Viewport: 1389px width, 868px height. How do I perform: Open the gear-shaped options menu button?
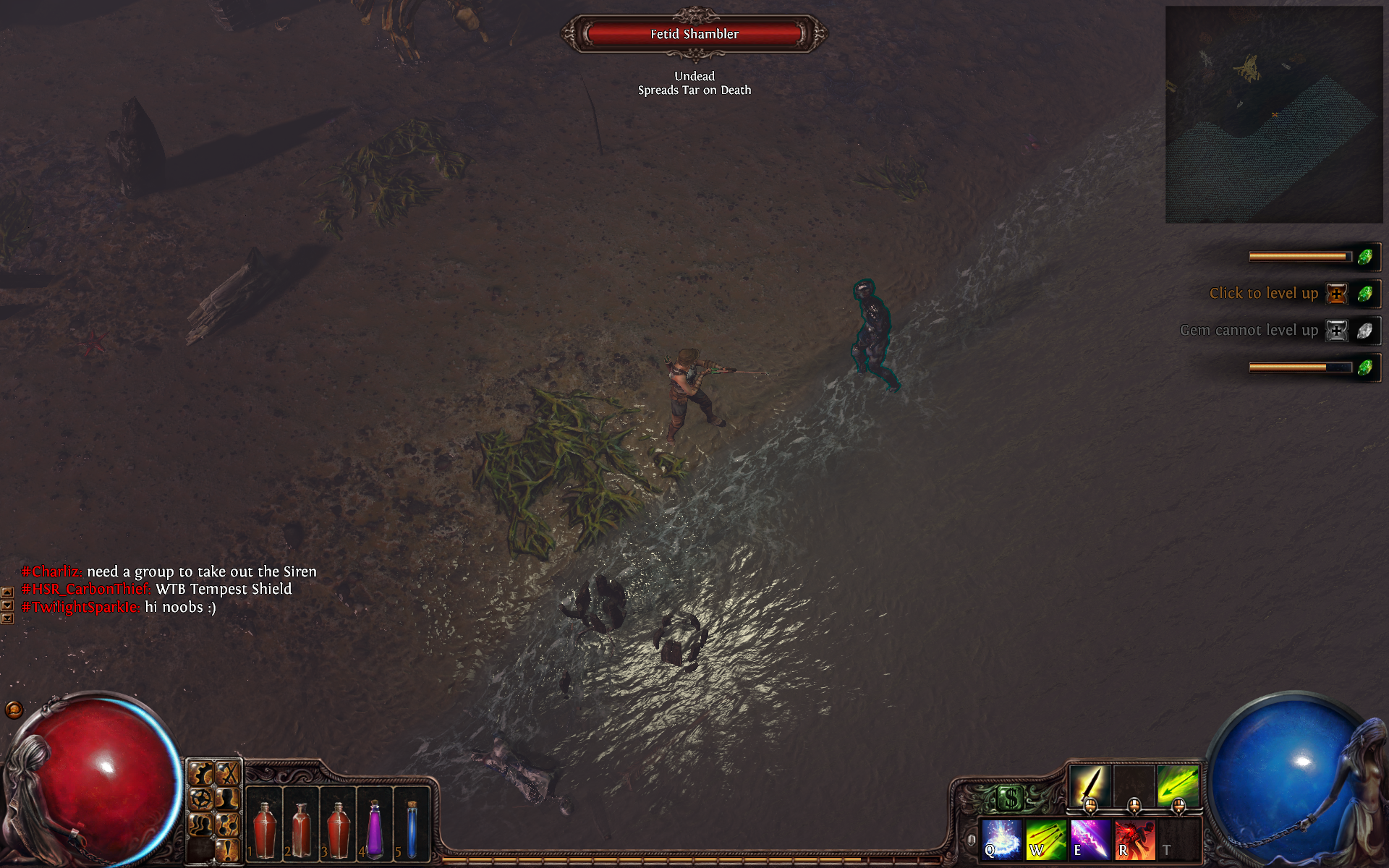[x=201, y=775]
